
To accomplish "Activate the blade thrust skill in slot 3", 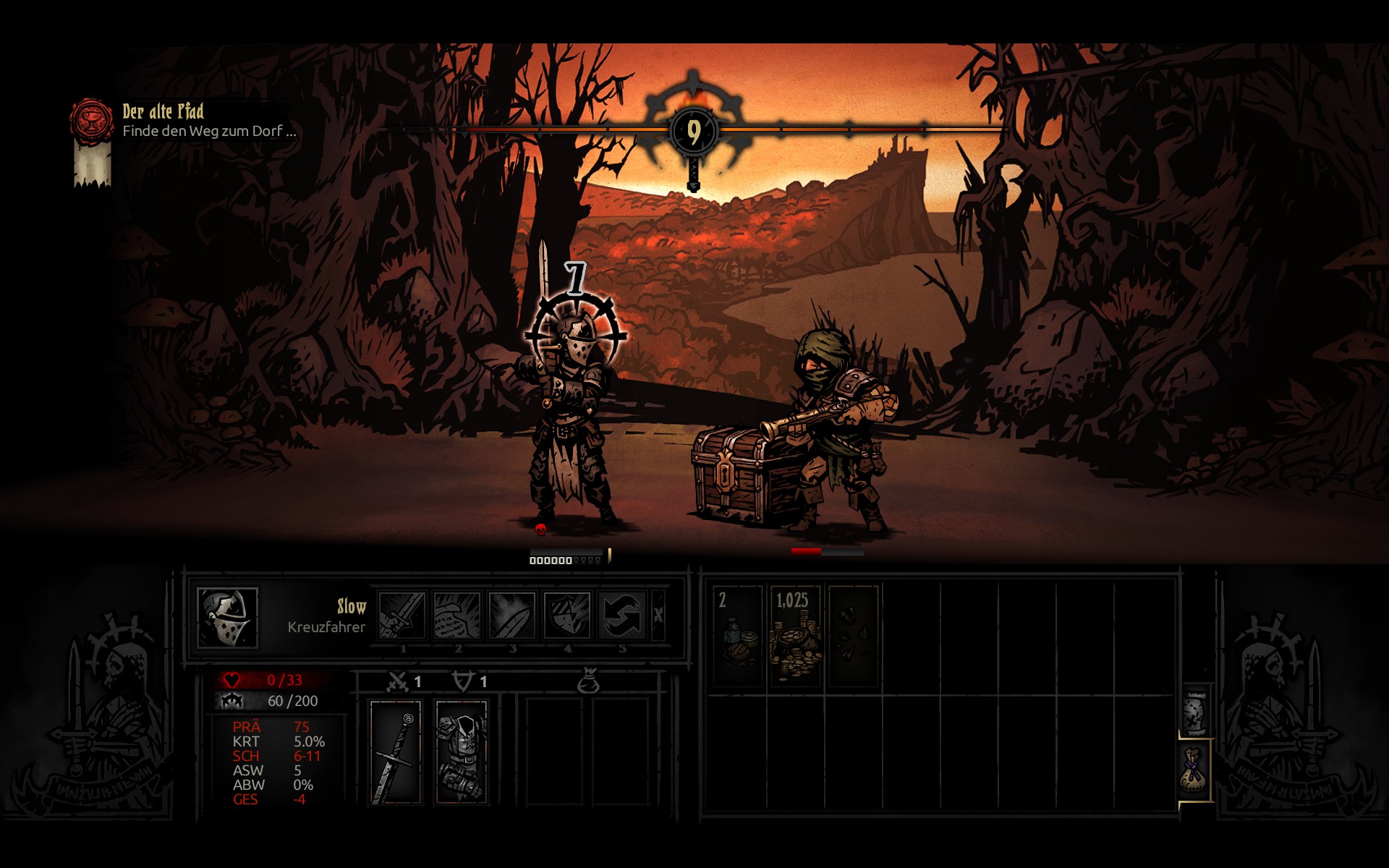I will point(511,615).
